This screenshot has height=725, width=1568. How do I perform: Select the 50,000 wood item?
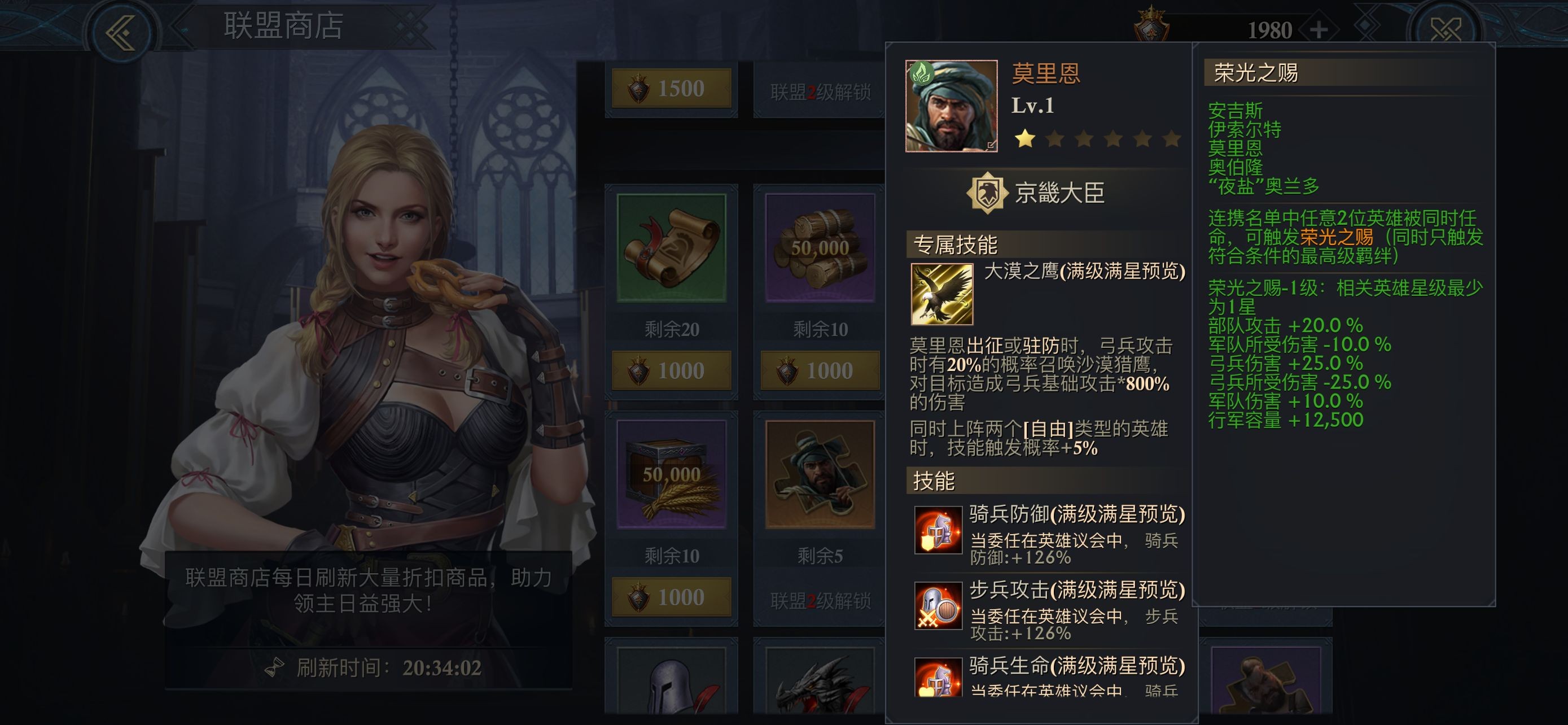820,248
